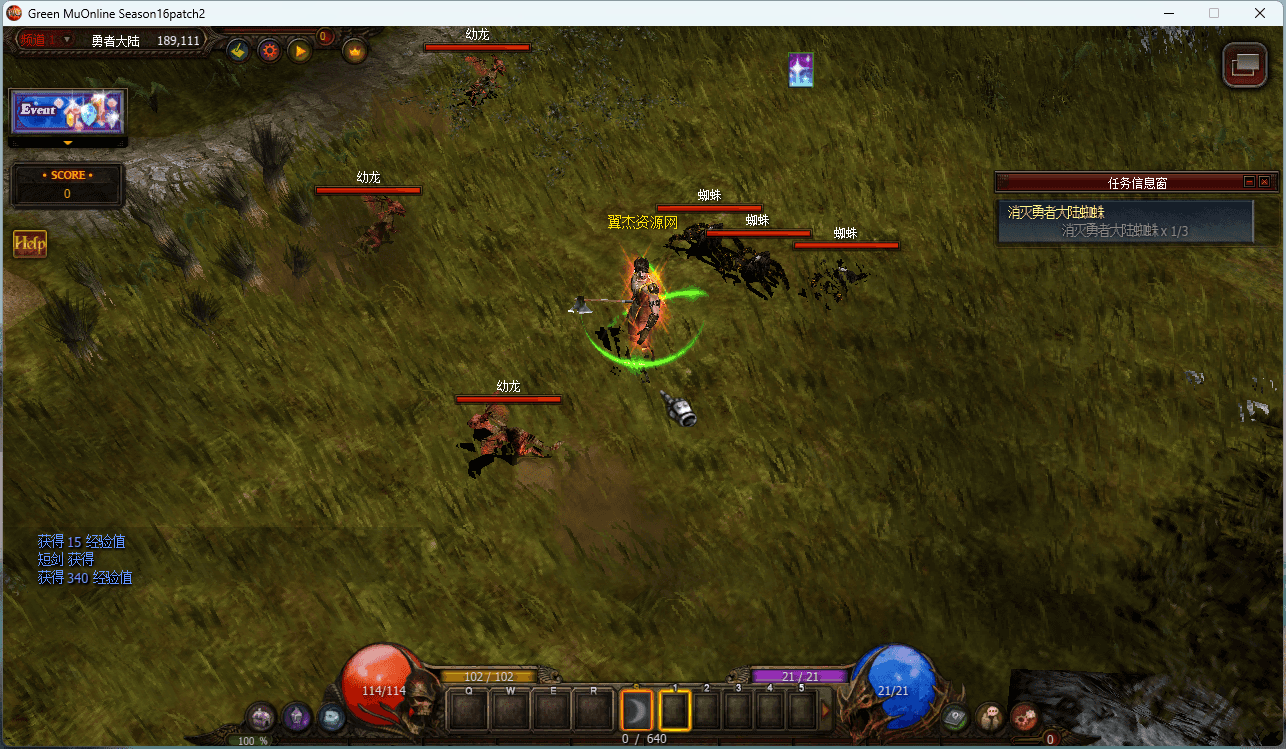This screenshot has height=749, width=1286.
Task: Select the highlighted hotbar slot 1
Action: coord(675,711)
